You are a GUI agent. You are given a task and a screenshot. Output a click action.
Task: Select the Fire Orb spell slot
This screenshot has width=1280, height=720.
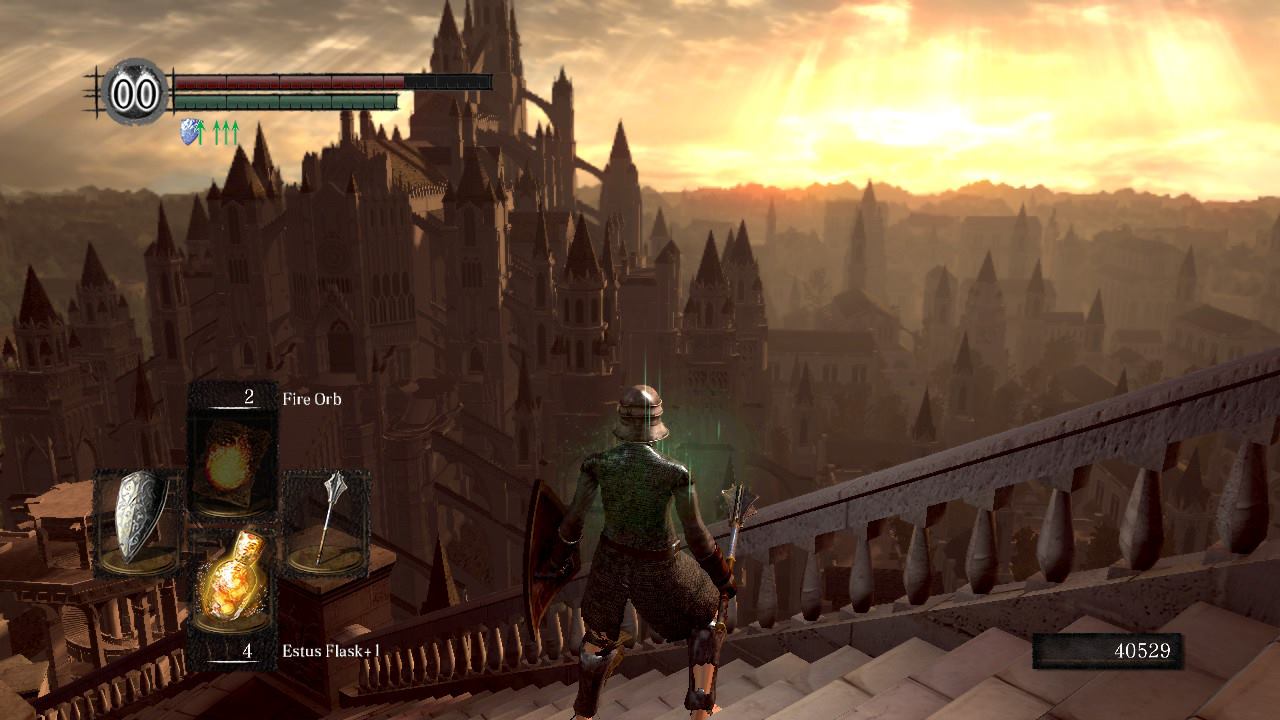(x=233, y=452)
